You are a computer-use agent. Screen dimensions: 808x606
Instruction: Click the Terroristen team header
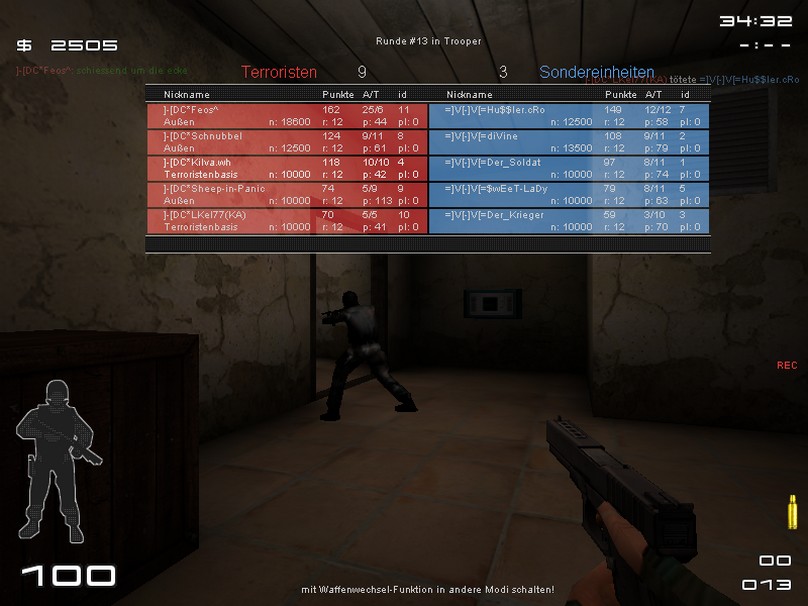(x=279, y=72)
